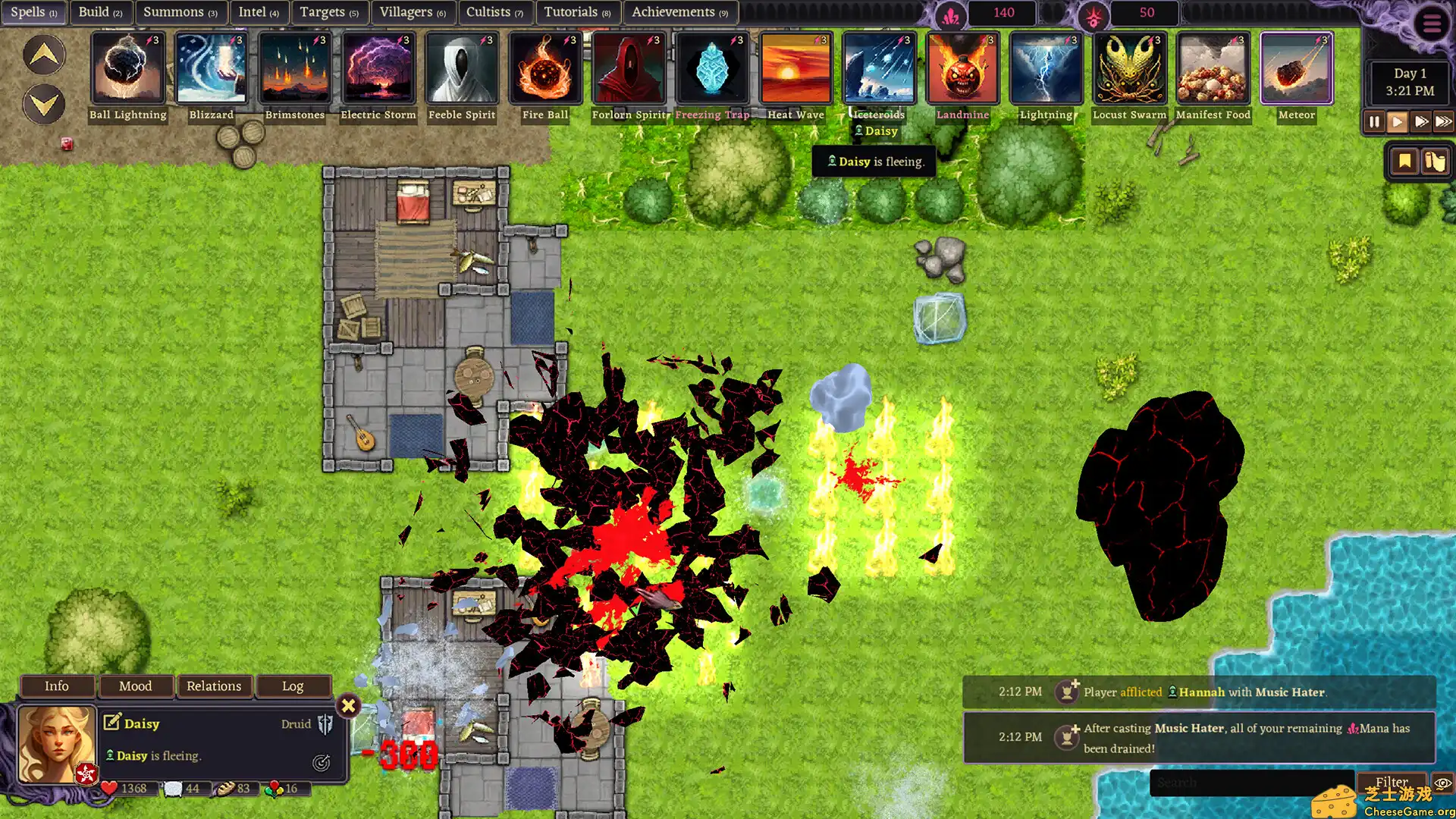Activate the Meteor spell
Screen dimensions: 1456x819
click(x=1296, y=68)
